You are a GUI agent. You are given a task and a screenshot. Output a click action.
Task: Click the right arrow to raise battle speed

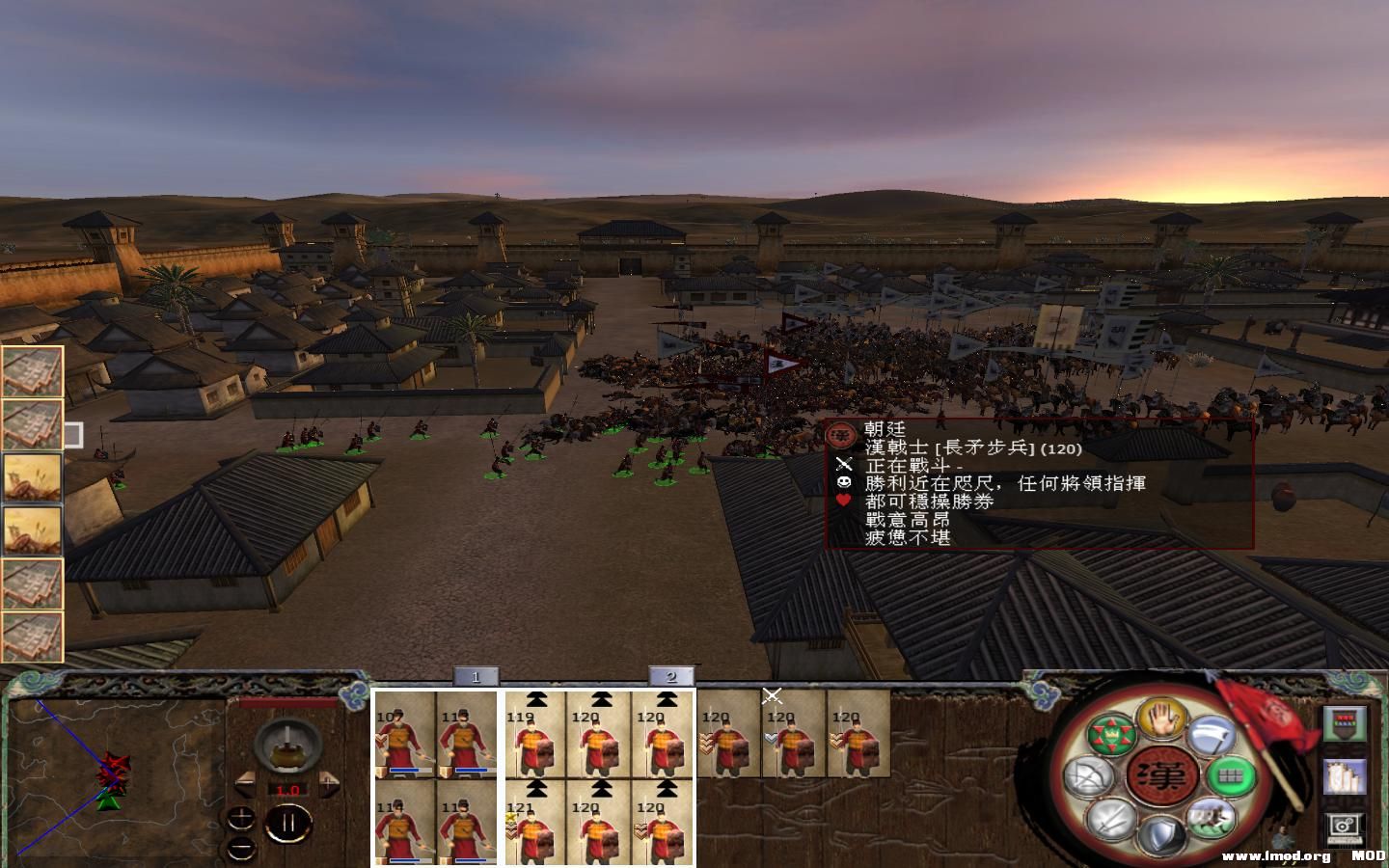pos(329,783)
